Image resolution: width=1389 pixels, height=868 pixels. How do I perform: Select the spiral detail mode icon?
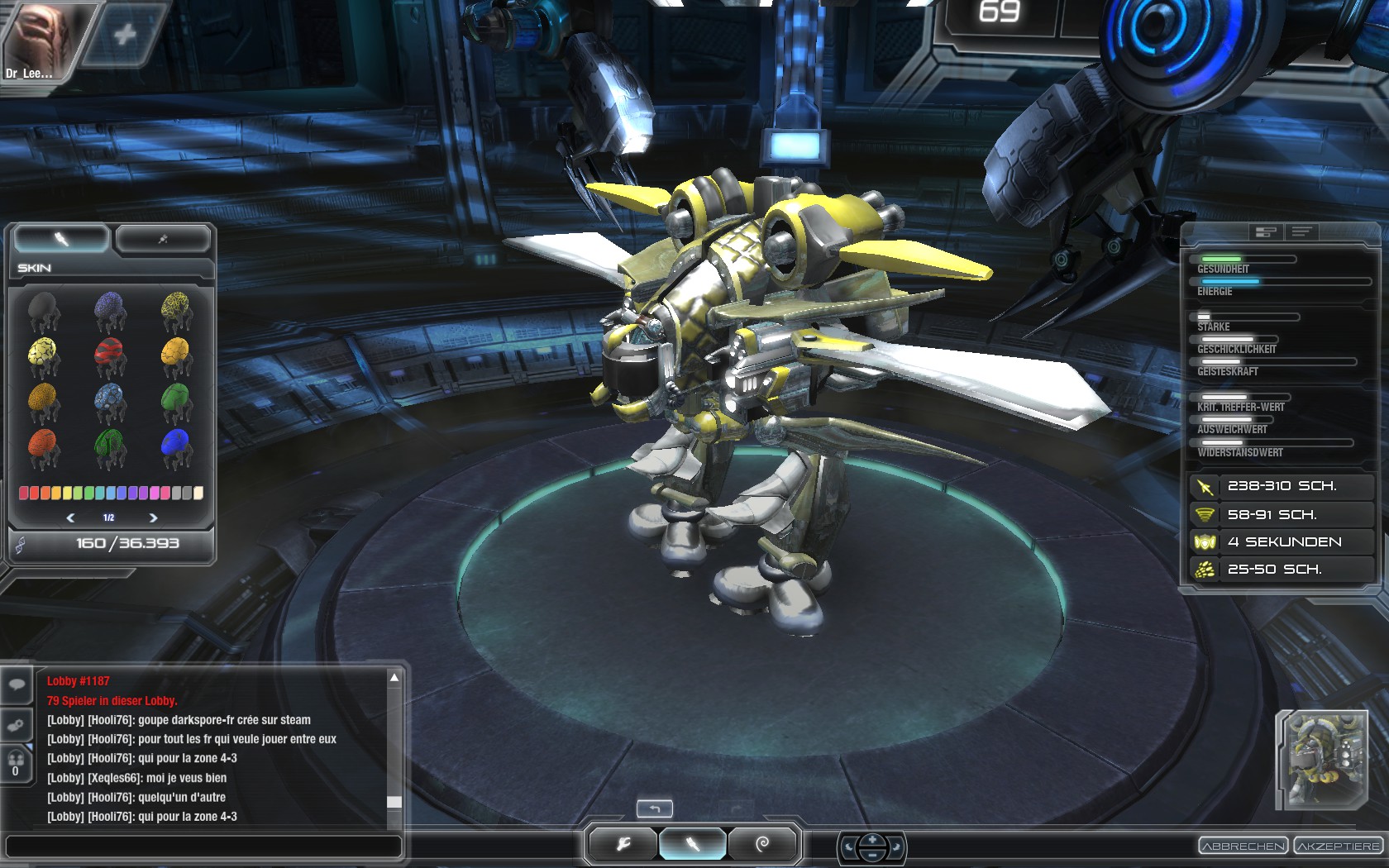(x=762, y=844)
